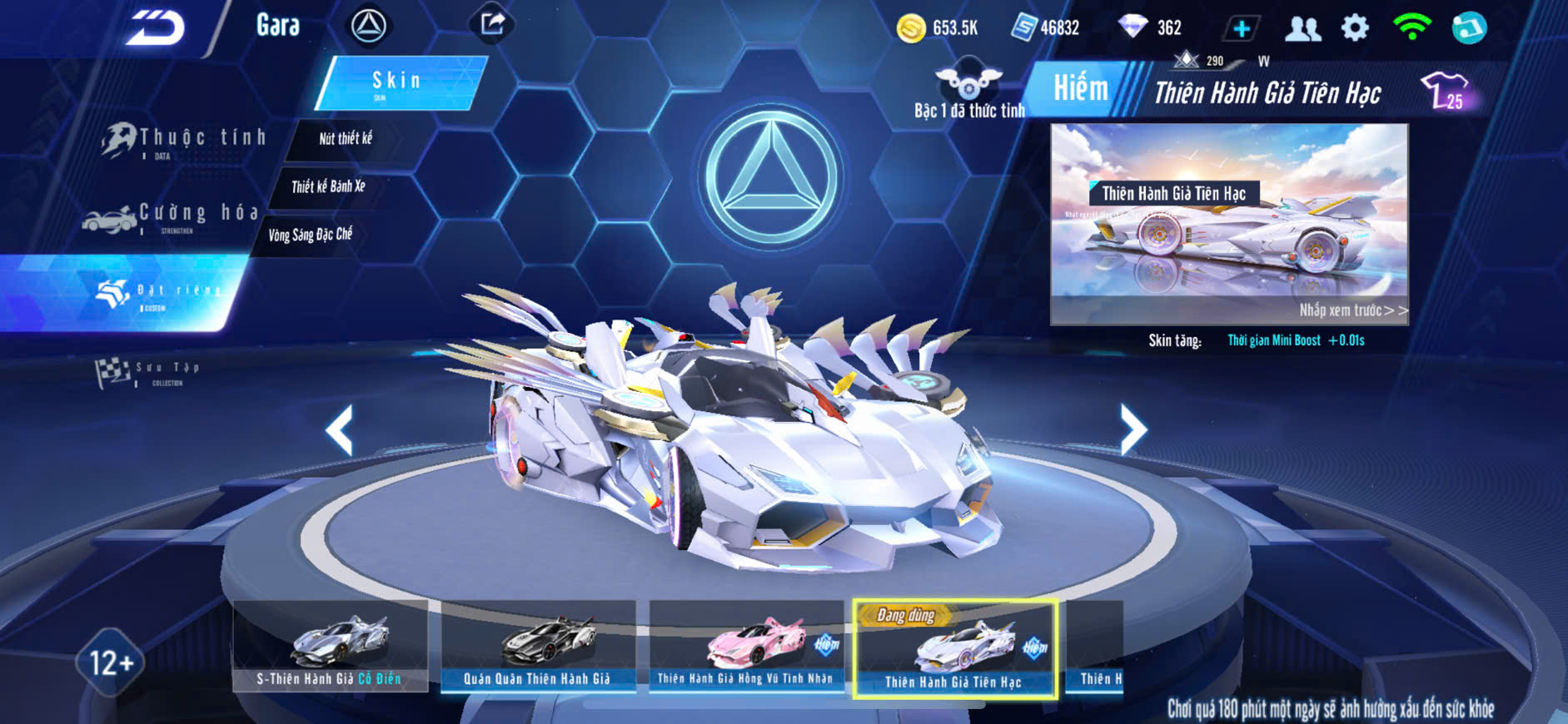Go back using the top-left arrow
1568x724 pixels.
click(x=156, y=28)
